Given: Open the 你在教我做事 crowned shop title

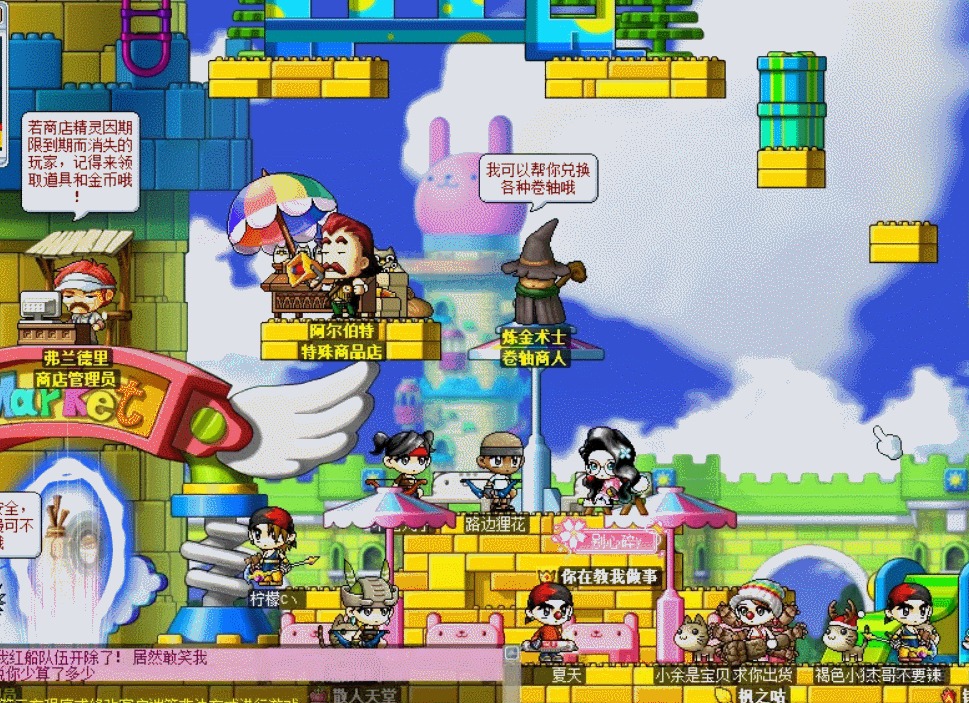Looking at the screenshot, I should pos(600,576).
